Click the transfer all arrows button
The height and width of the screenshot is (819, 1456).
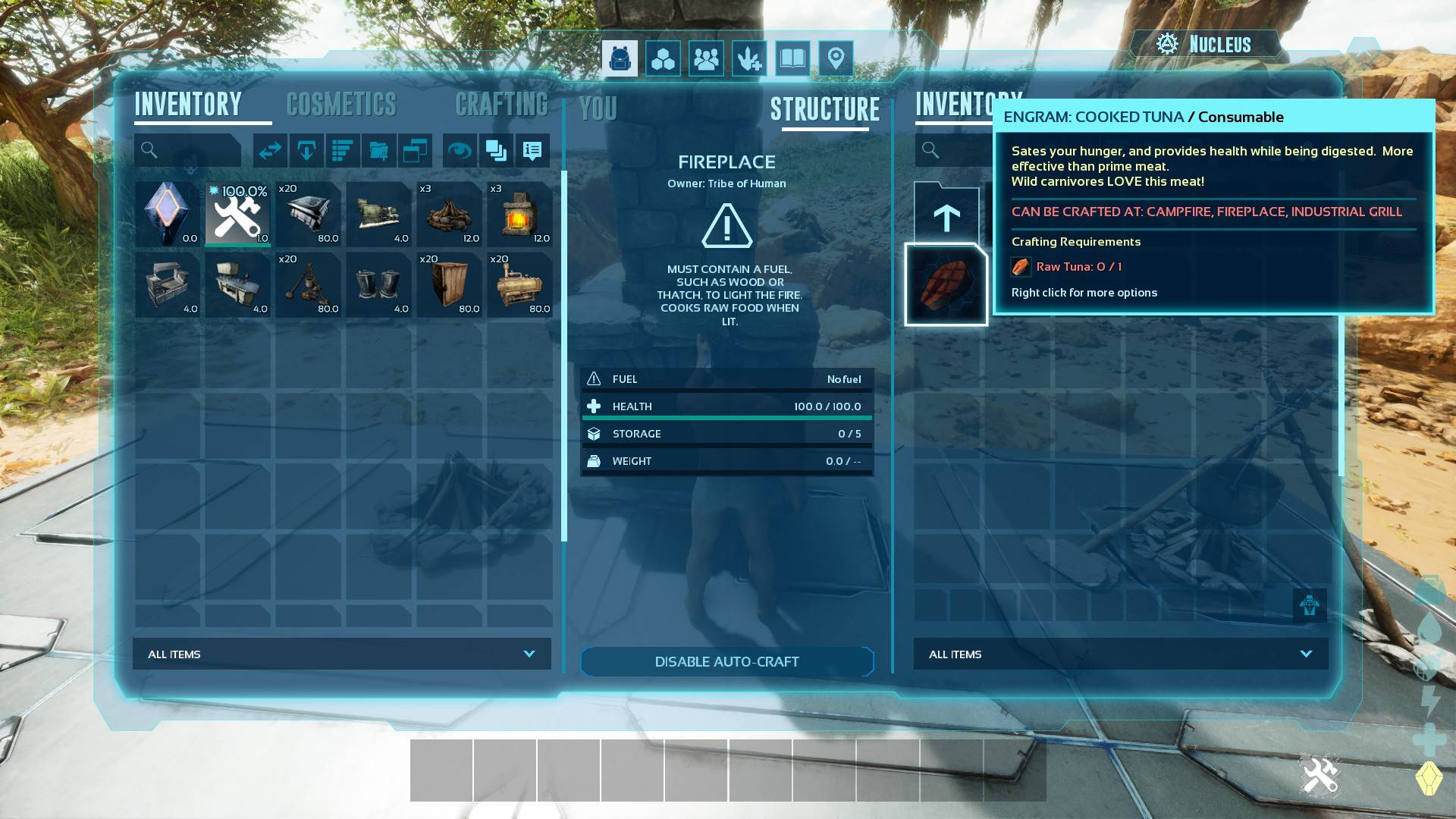pos(270,151)
